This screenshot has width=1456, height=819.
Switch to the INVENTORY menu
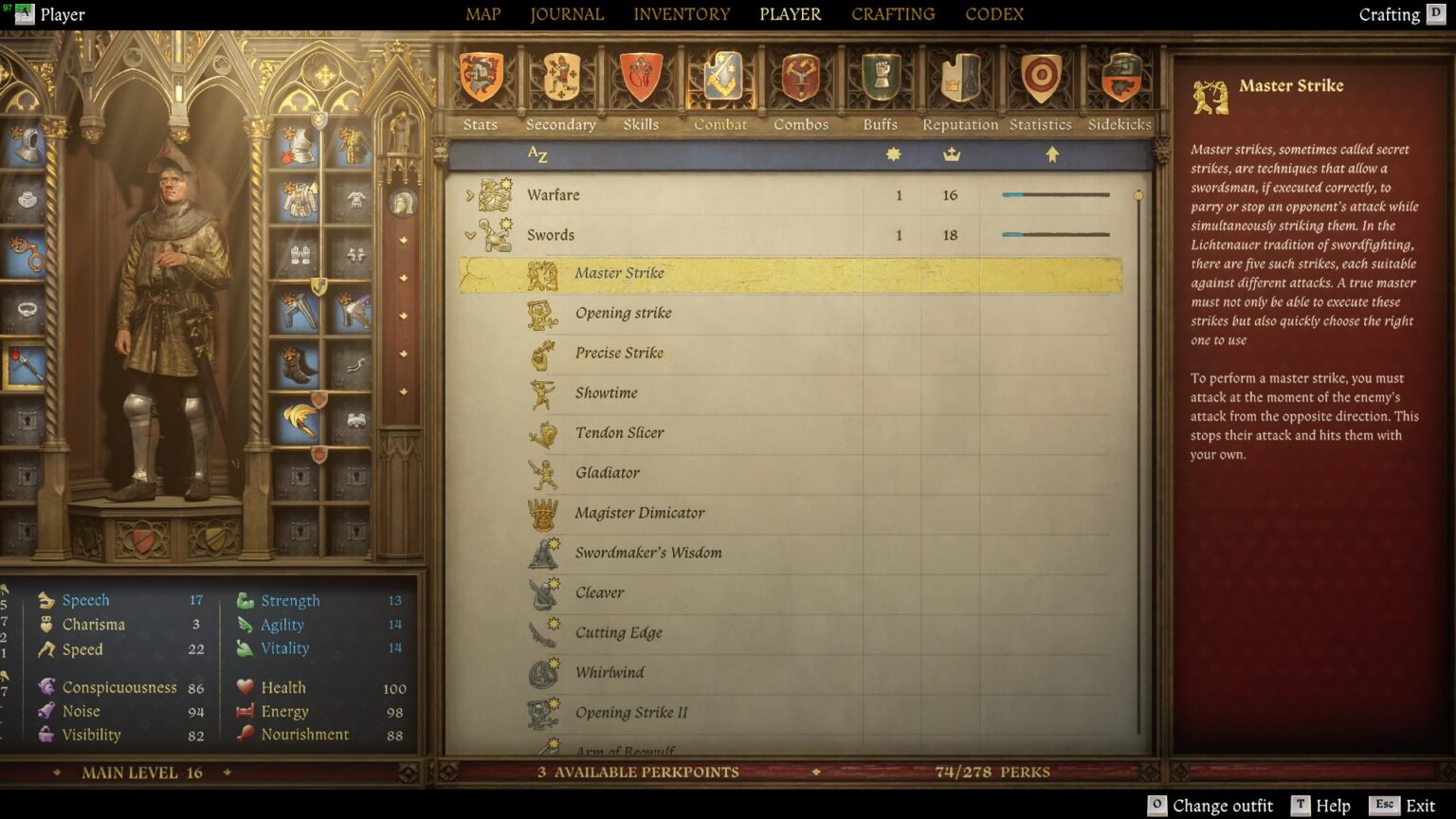click(x=682, y=14)
